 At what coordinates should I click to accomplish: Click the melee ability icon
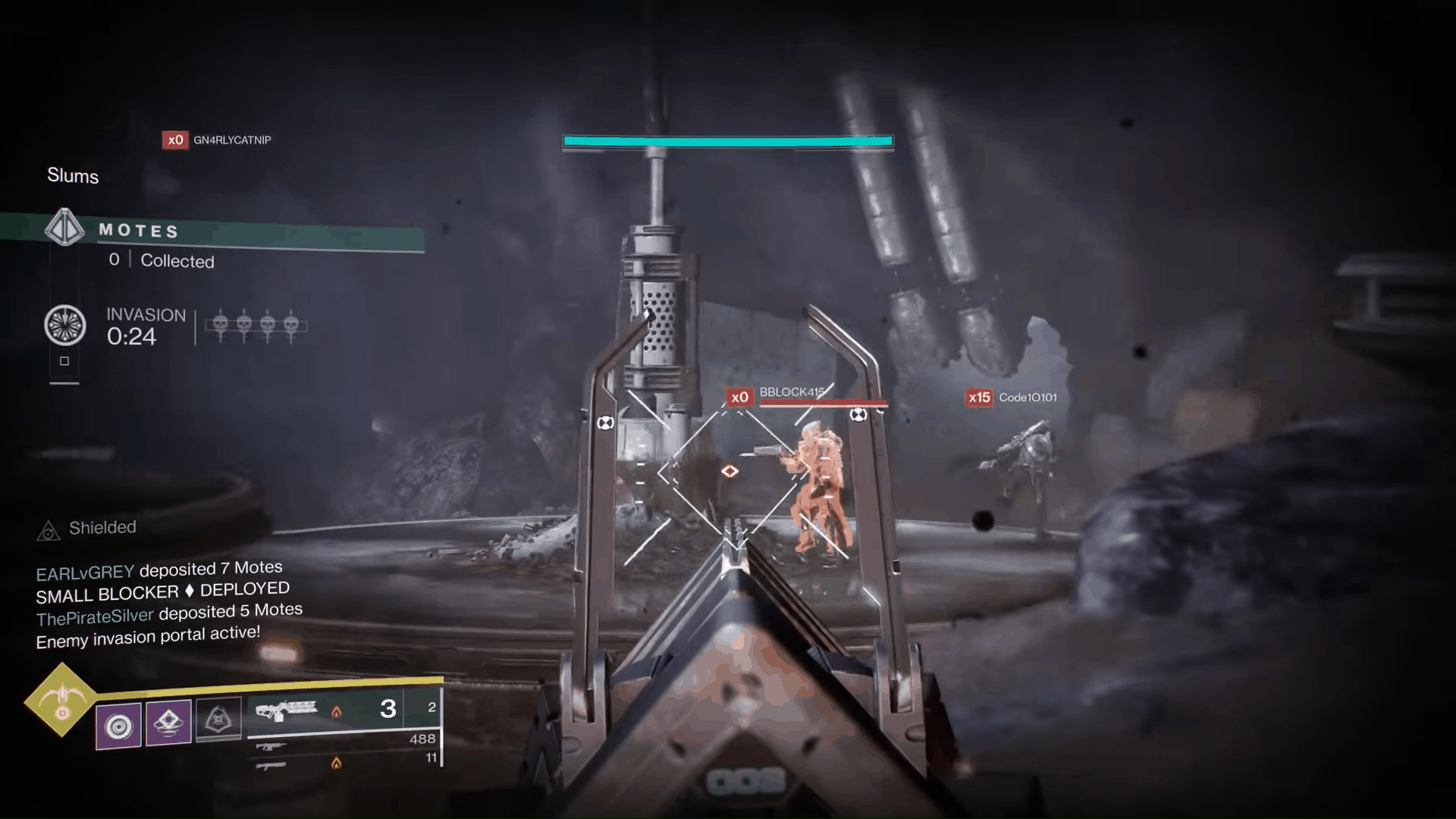[x=168, y=720]
